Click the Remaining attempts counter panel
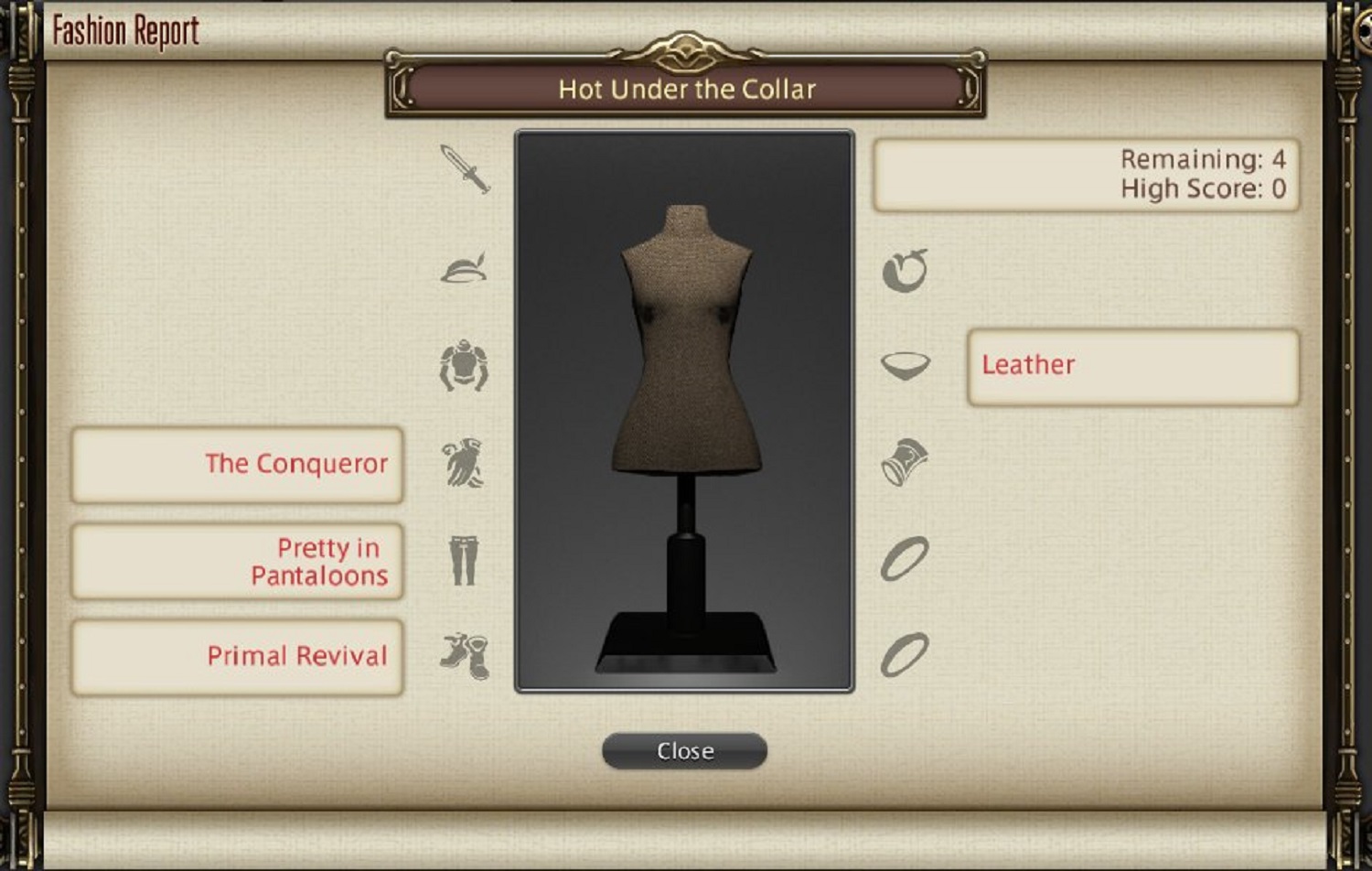Screen dimensions: 1372x871 (x=1088, y=173)
